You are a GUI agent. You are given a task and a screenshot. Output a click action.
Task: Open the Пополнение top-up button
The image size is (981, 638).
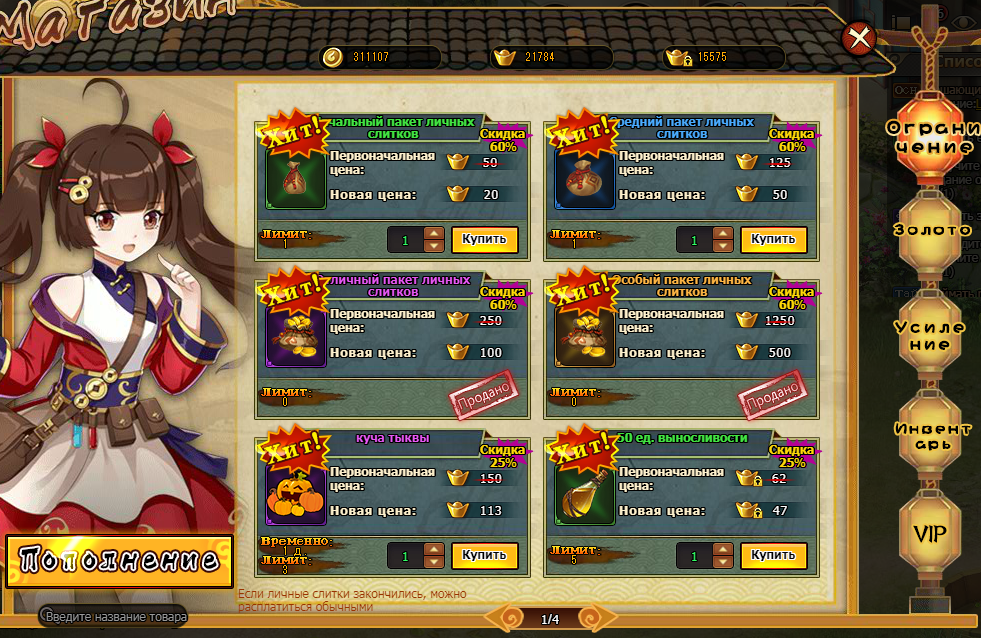pyautogui.click(x=119, y=560)
